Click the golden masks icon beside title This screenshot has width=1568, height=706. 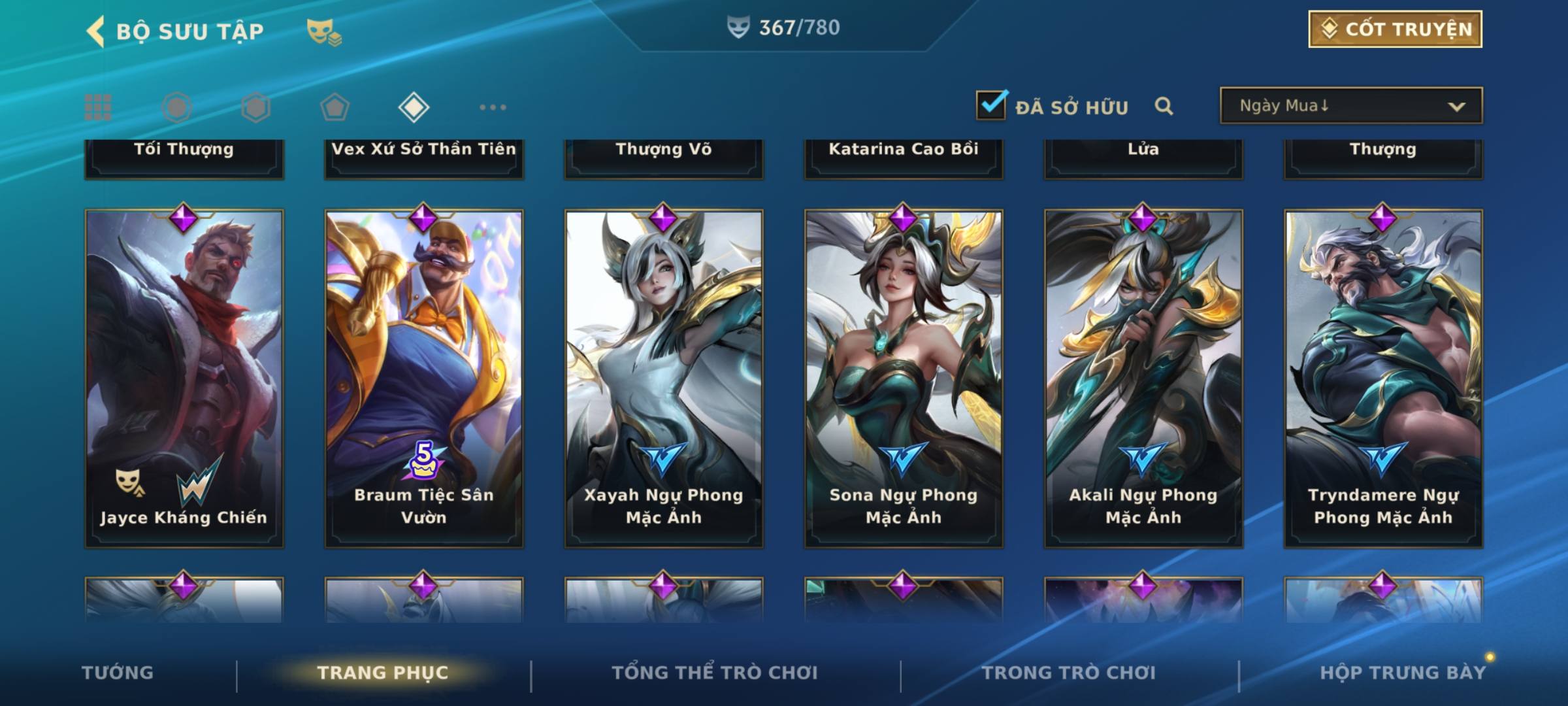click(x=323, y=31)
